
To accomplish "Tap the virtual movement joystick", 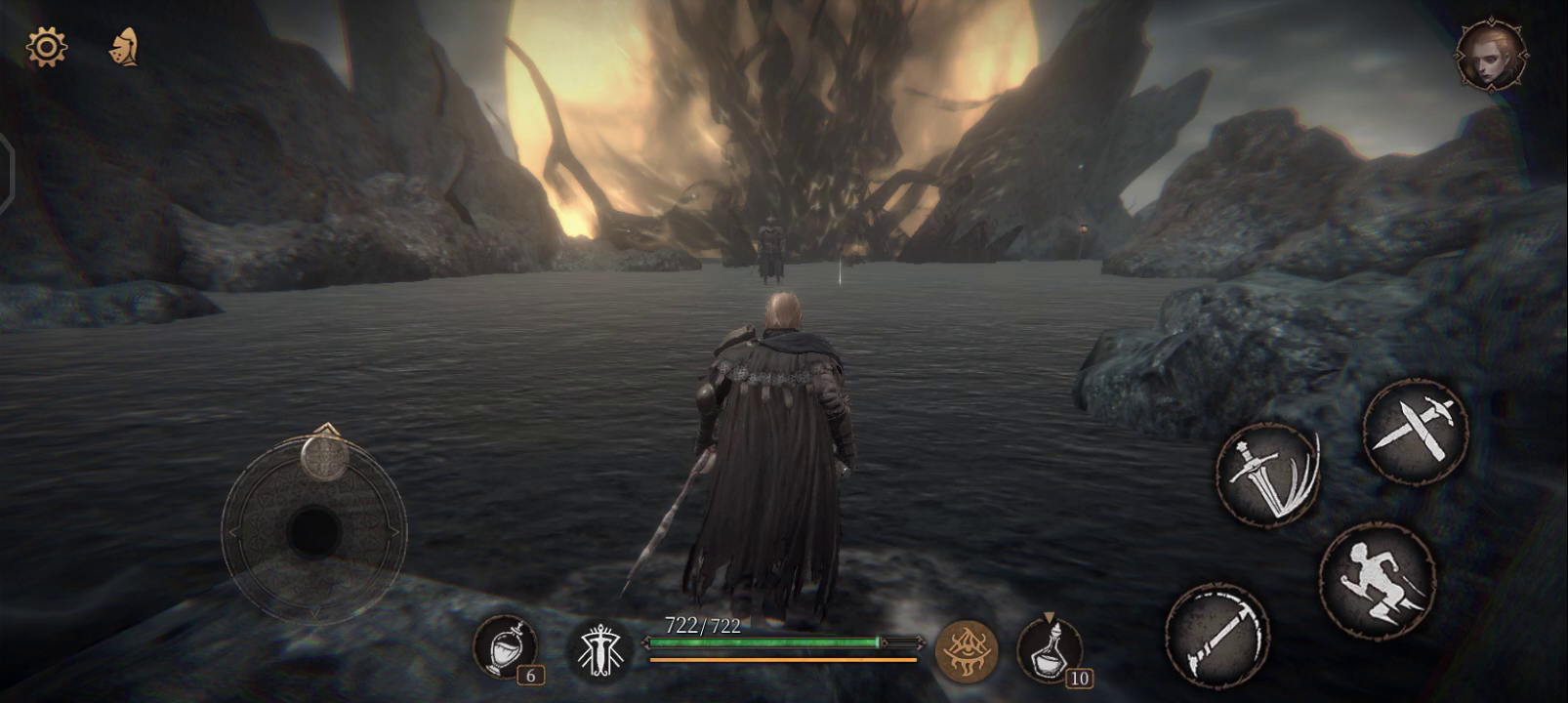I will point(314,531).
